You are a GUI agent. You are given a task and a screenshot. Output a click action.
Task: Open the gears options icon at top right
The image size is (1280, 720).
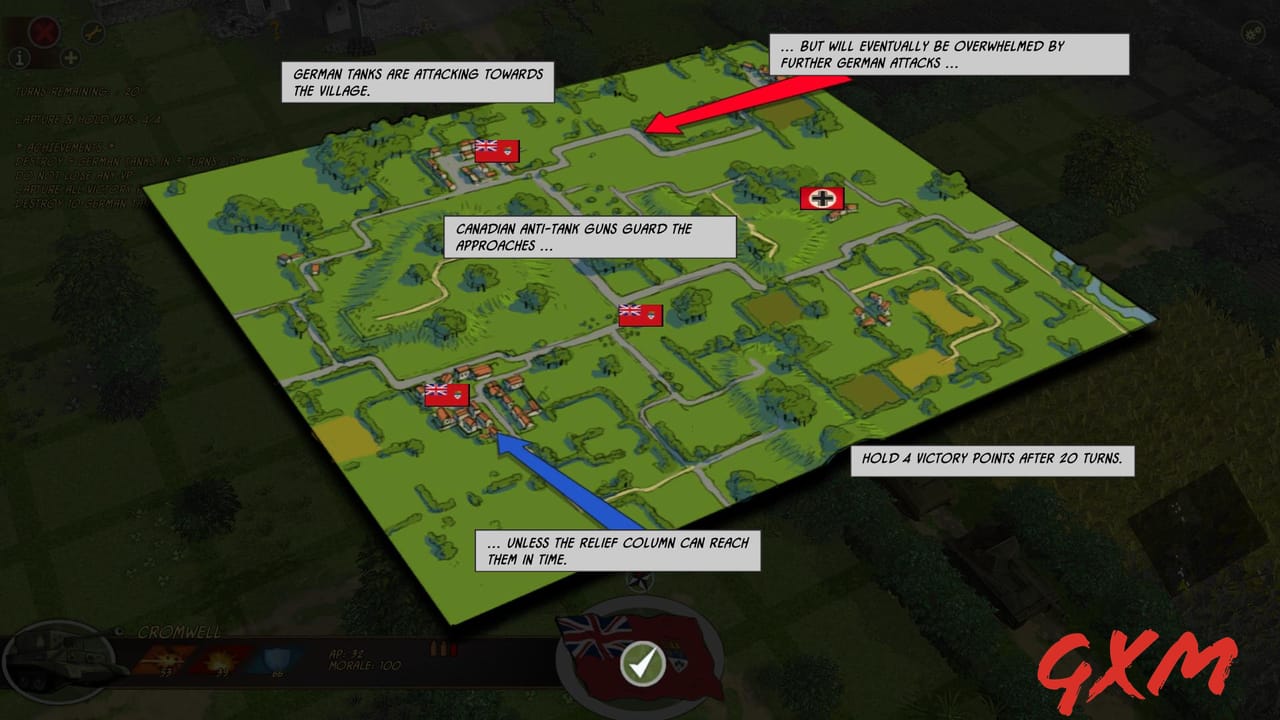pyautogui.click(x=1253, y=32)
